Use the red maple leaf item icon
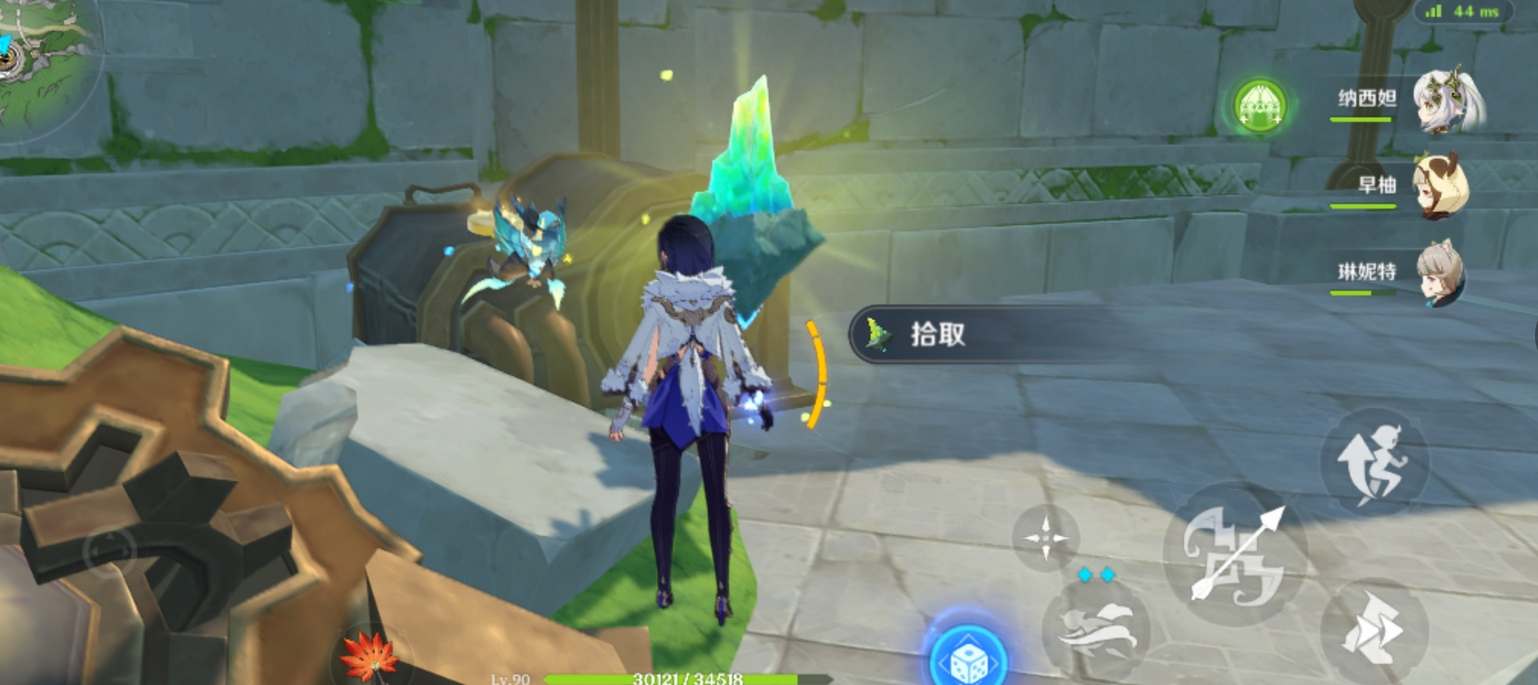The image size is (1538, 685). 369,657
